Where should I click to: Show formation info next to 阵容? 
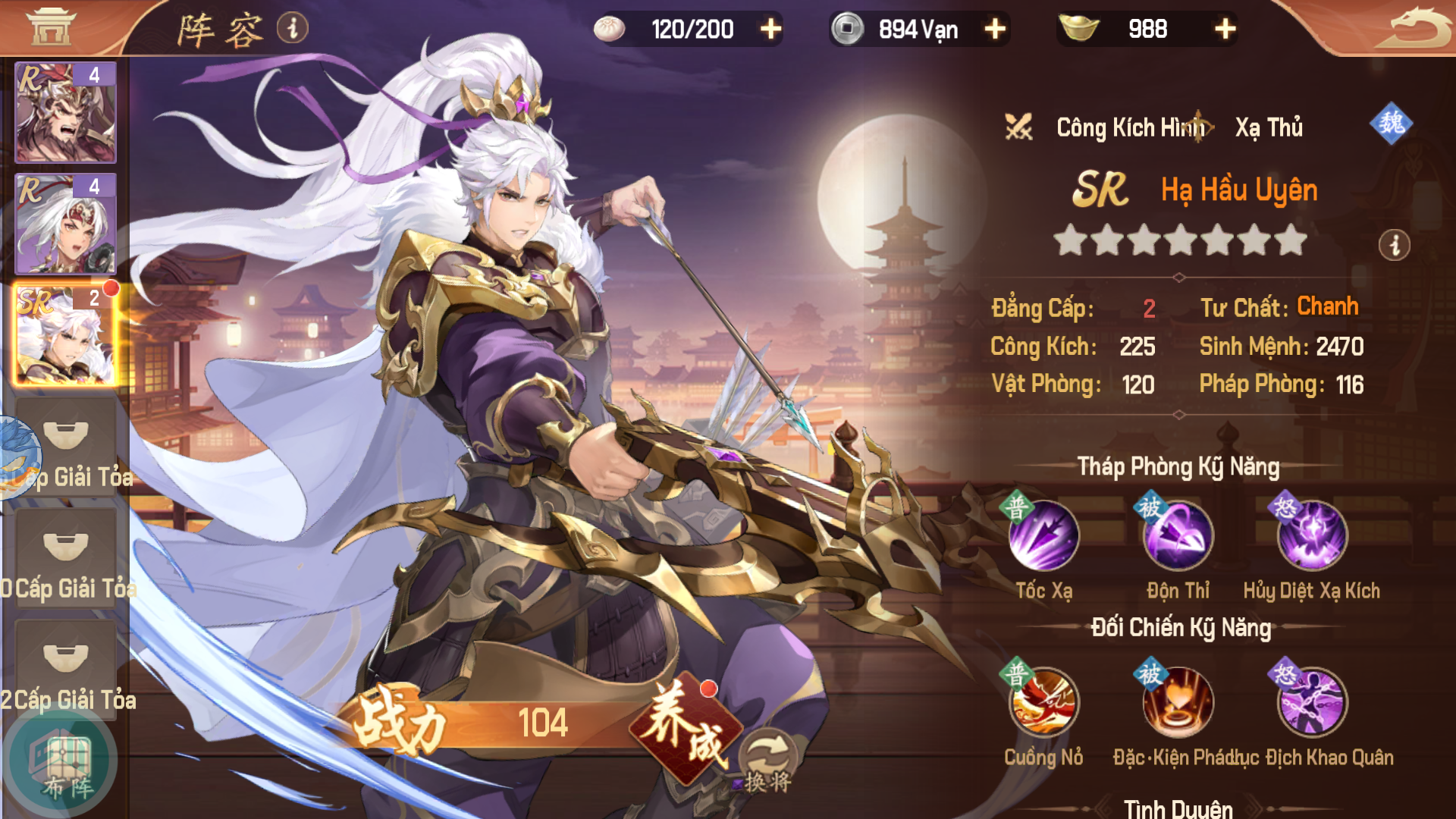293,28
